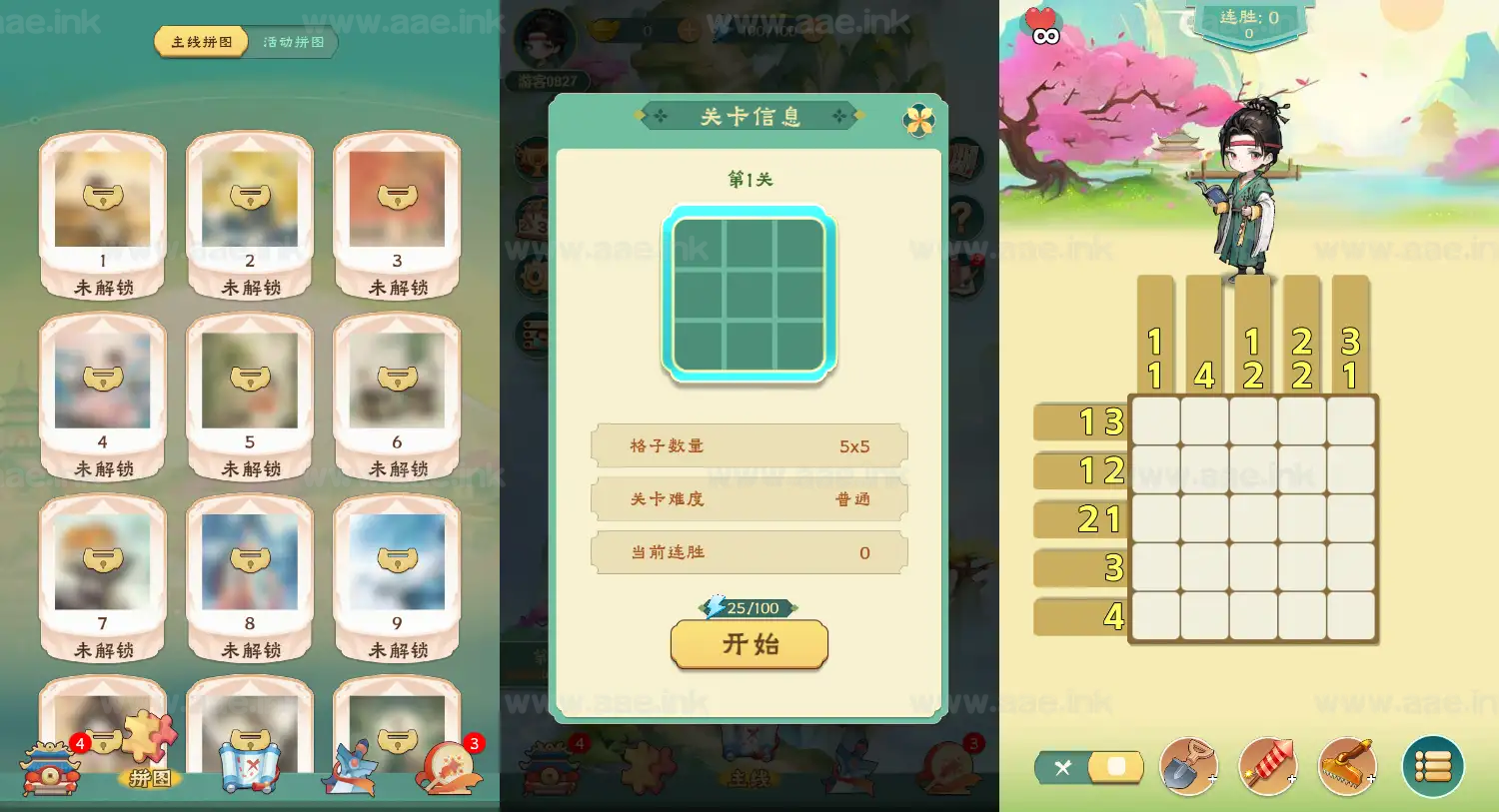
Task: Switch to the 活动拼图 tab
Action: click(x=291, y=43)
